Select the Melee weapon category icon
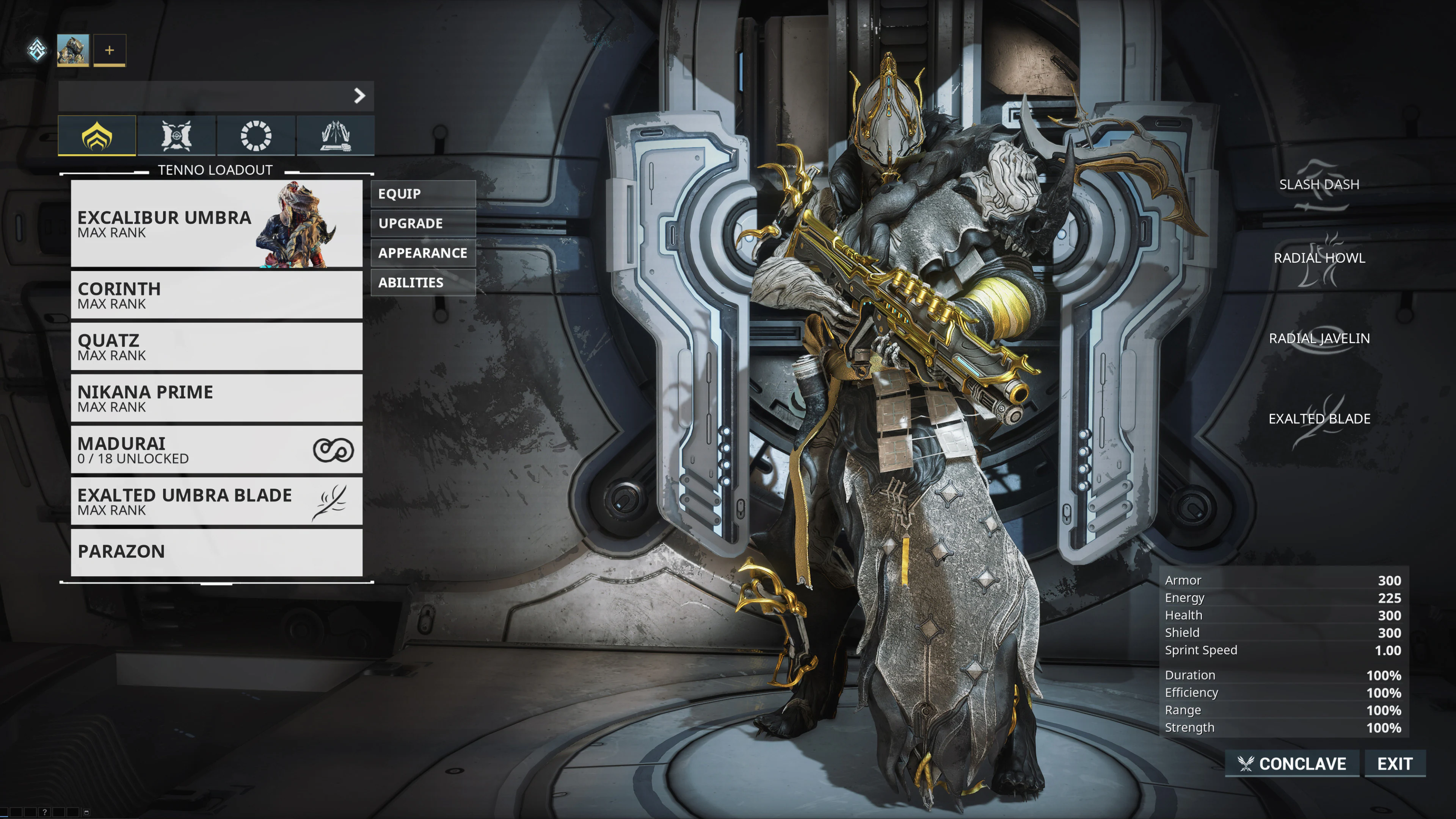This screenshot has width=1456, height=819. [334, 136]
